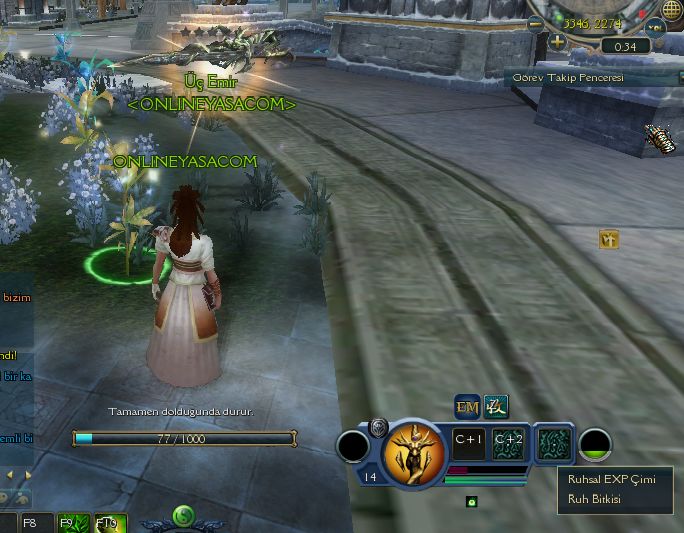This screenshot has width=684, height=533.
Task: Click the firecracker item icon
Action: [661, 139]
